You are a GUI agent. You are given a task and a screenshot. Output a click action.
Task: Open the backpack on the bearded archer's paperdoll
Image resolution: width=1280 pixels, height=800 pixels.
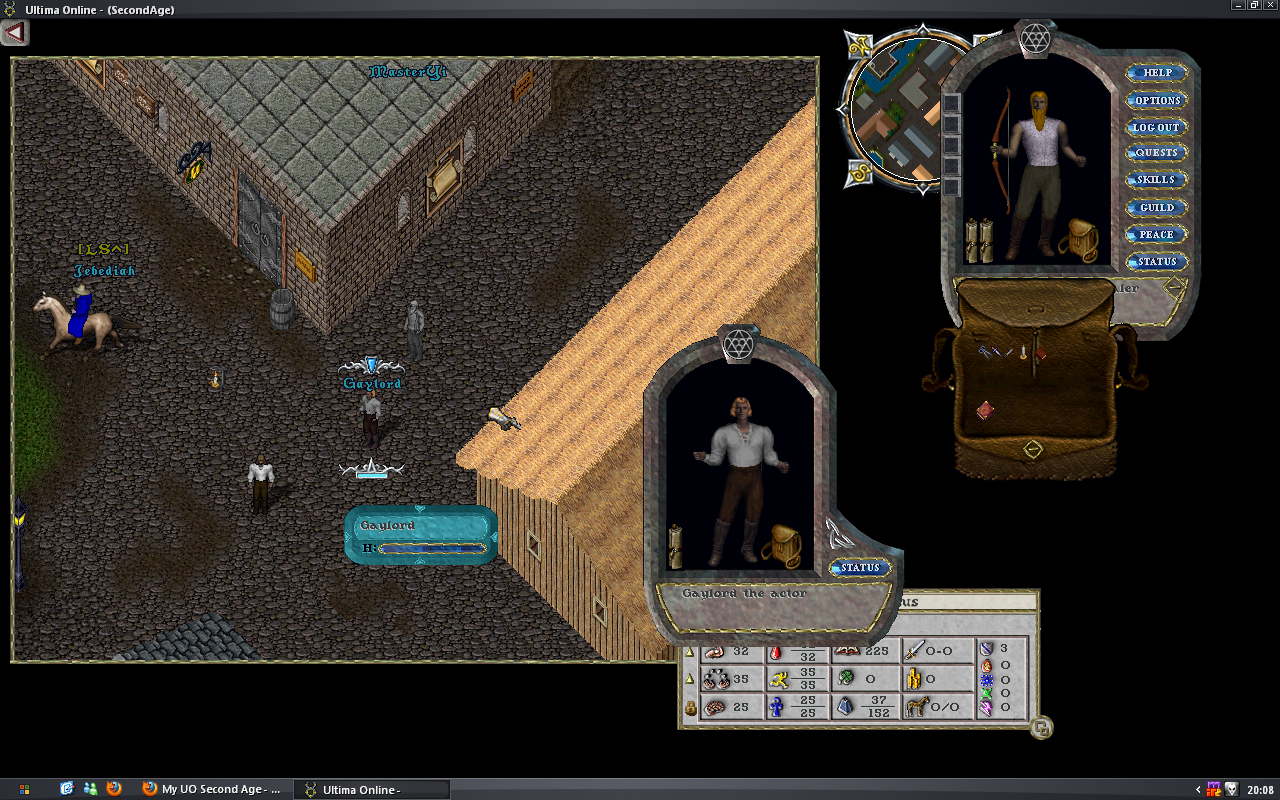pos(1079,240)
